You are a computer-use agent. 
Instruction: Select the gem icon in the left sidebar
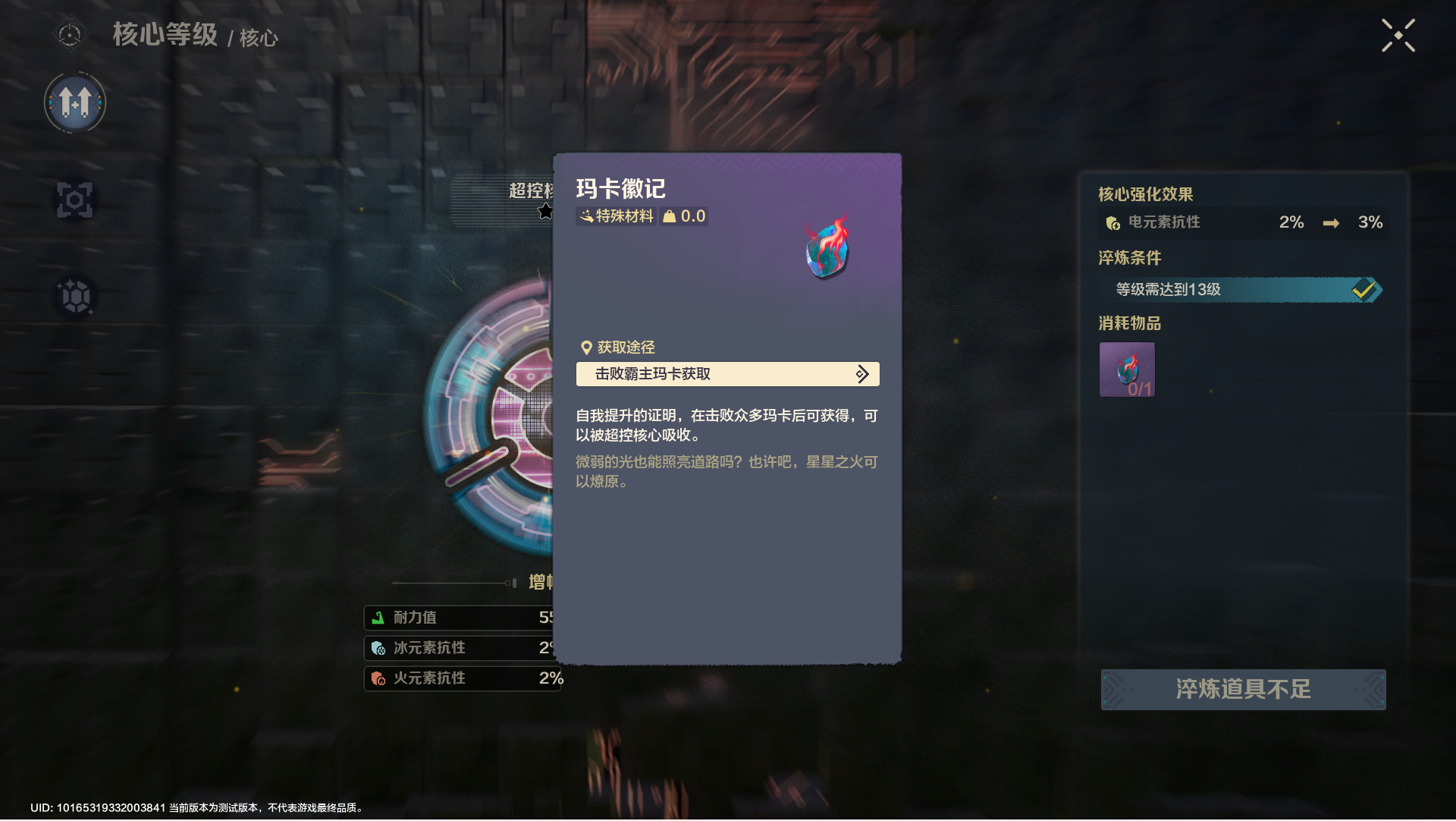74,297
